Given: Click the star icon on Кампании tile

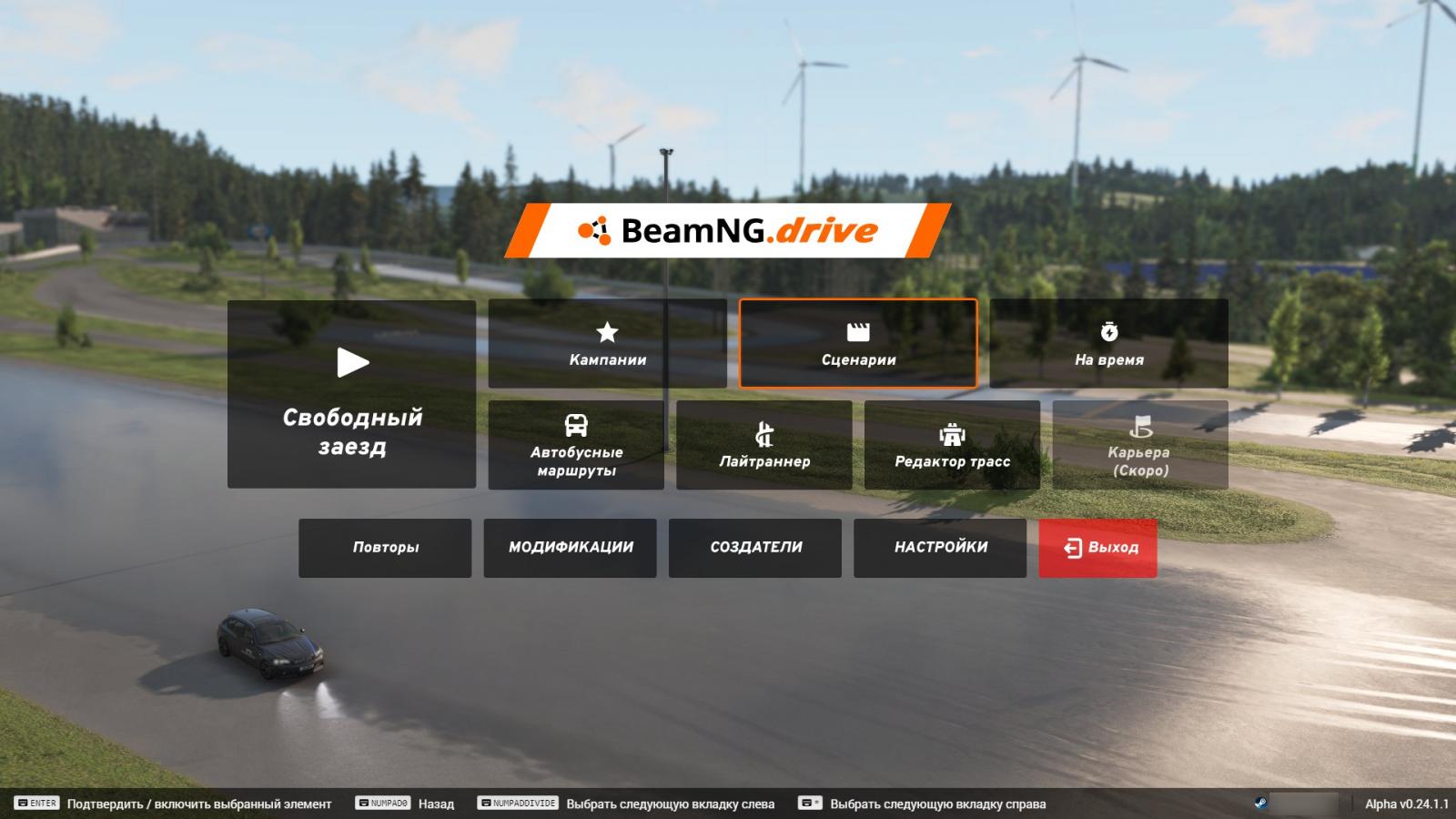Looking at the screenshot, I should tap(608, 332).
